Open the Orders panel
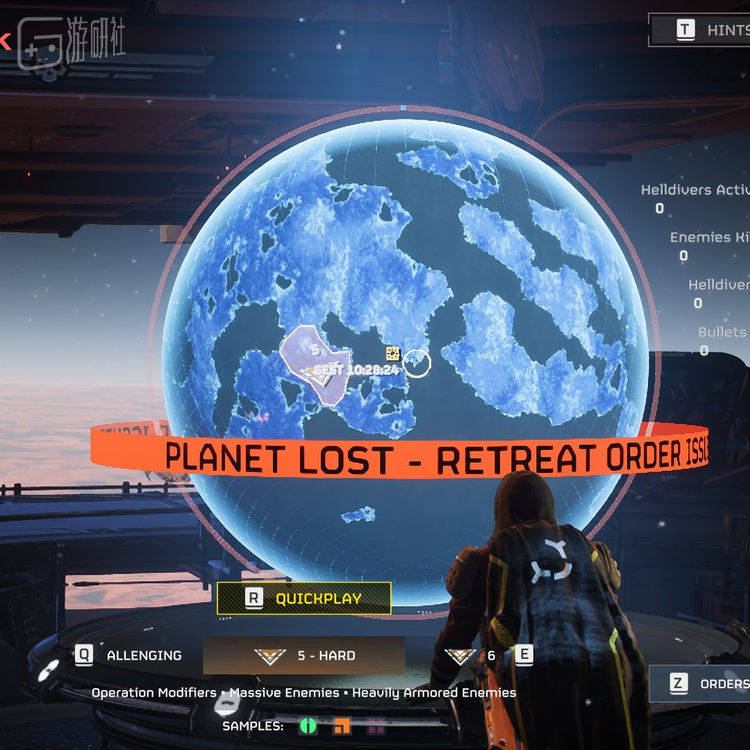Image resolution: width=750 pixels, height=750 pixels. click(x=711, y=684)
